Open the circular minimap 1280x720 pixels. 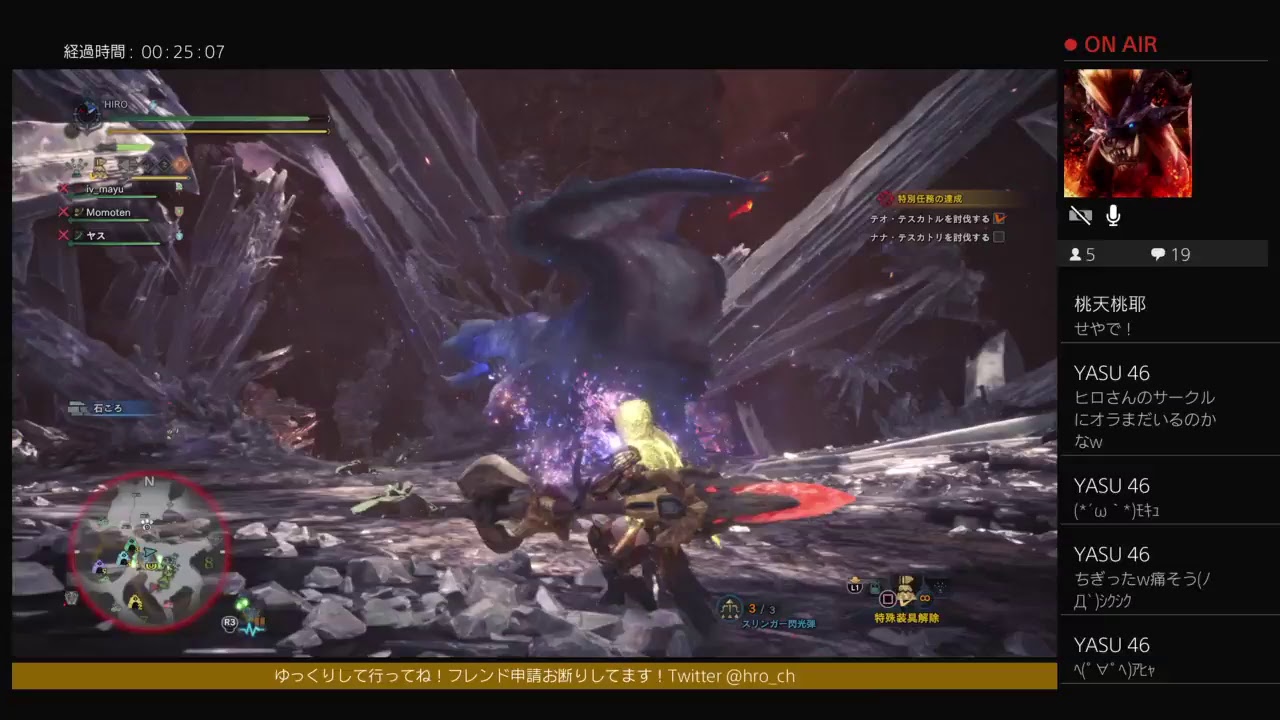[149, 550]
